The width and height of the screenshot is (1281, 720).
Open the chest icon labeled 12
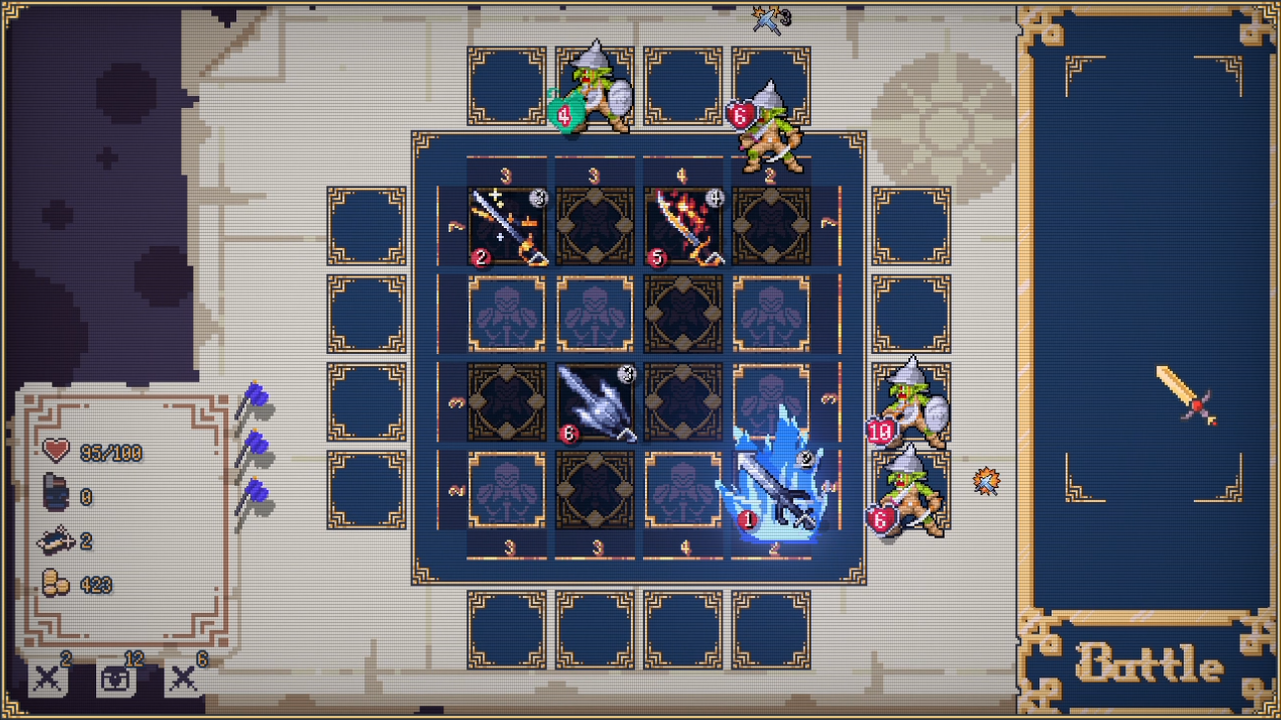click(117, 676)
